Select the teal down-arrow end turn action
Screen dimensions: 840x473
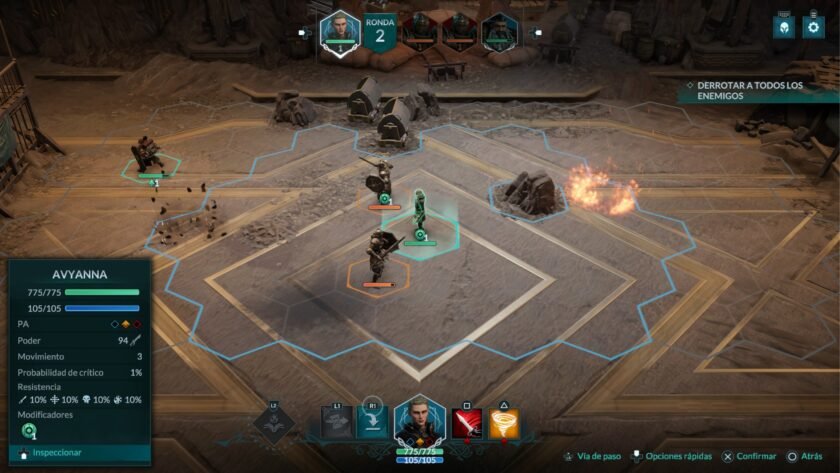tap(373, 422)
